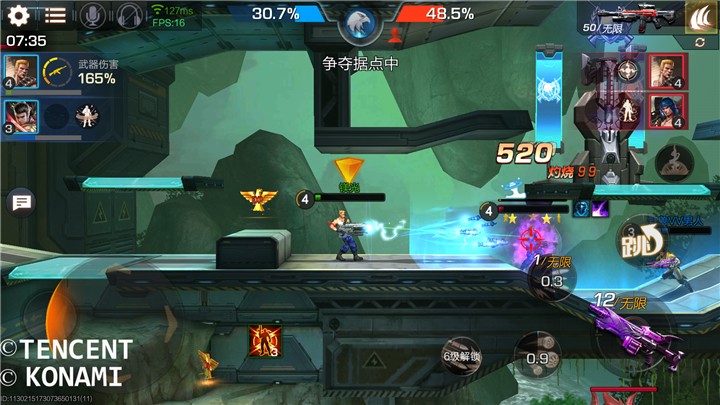Tap the crosshair icon beside enemy portraits
This screenshot has width=720, height=405.
628,69
